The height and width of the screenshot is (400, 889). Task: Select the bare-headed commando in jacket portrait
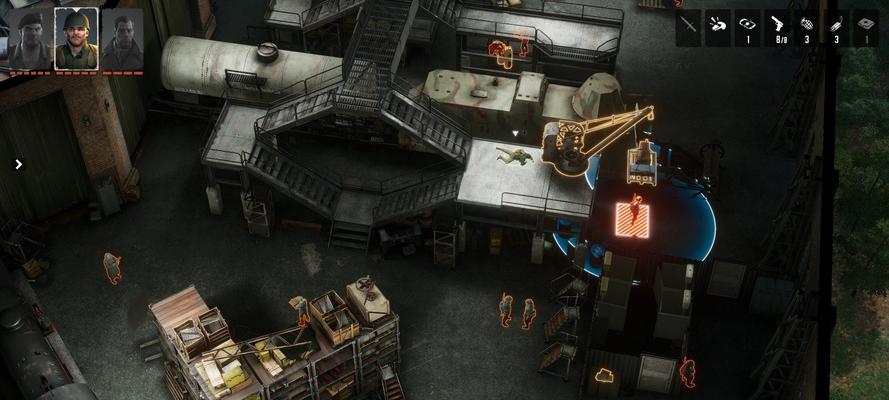click(122, 38)
